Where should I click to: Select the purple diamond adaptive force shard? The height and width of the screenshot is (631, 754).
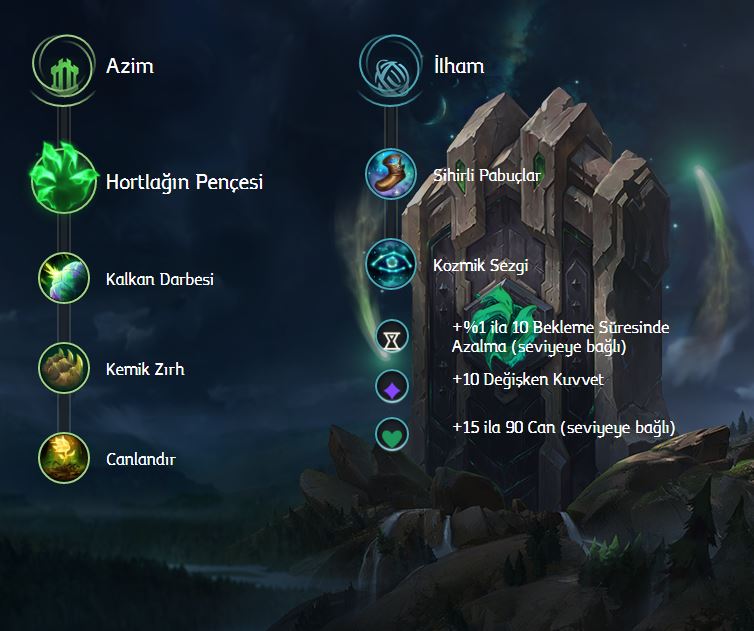click(391, 385)
